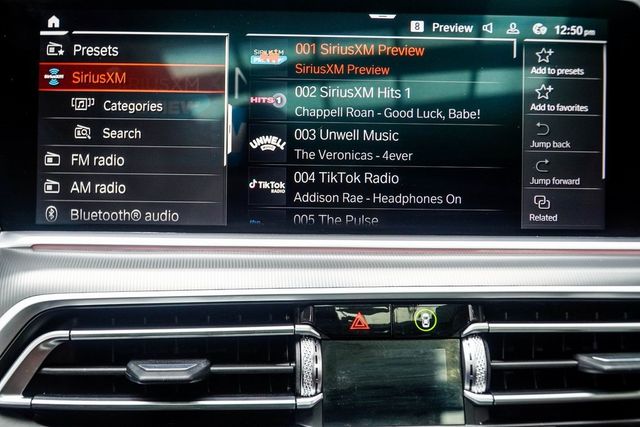Tap the user profile icon in status bar
640x427 pixels.
pos(513,29)
